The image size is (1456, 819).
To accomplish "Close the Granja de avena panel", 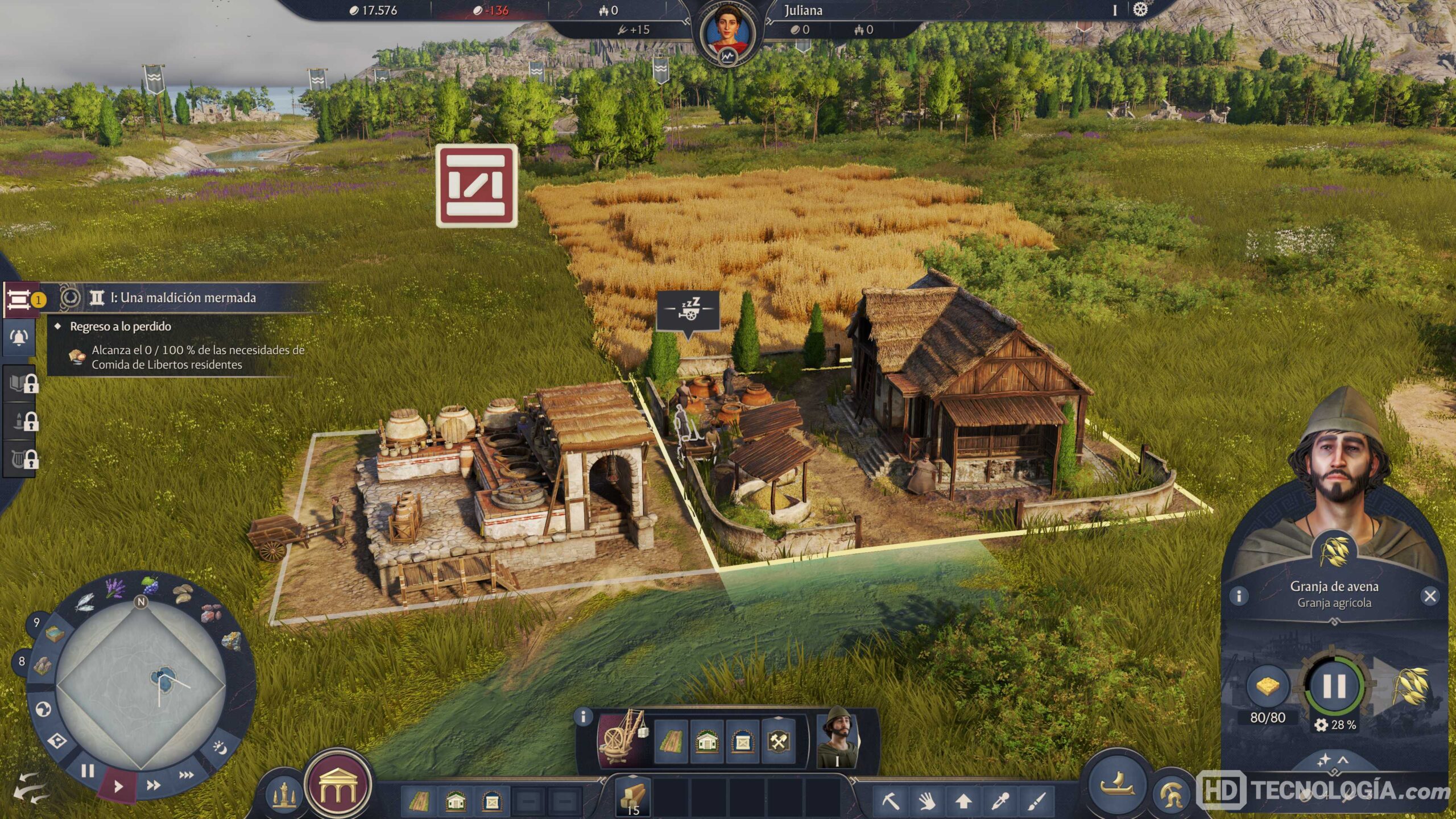I will tap(1430, 595).
